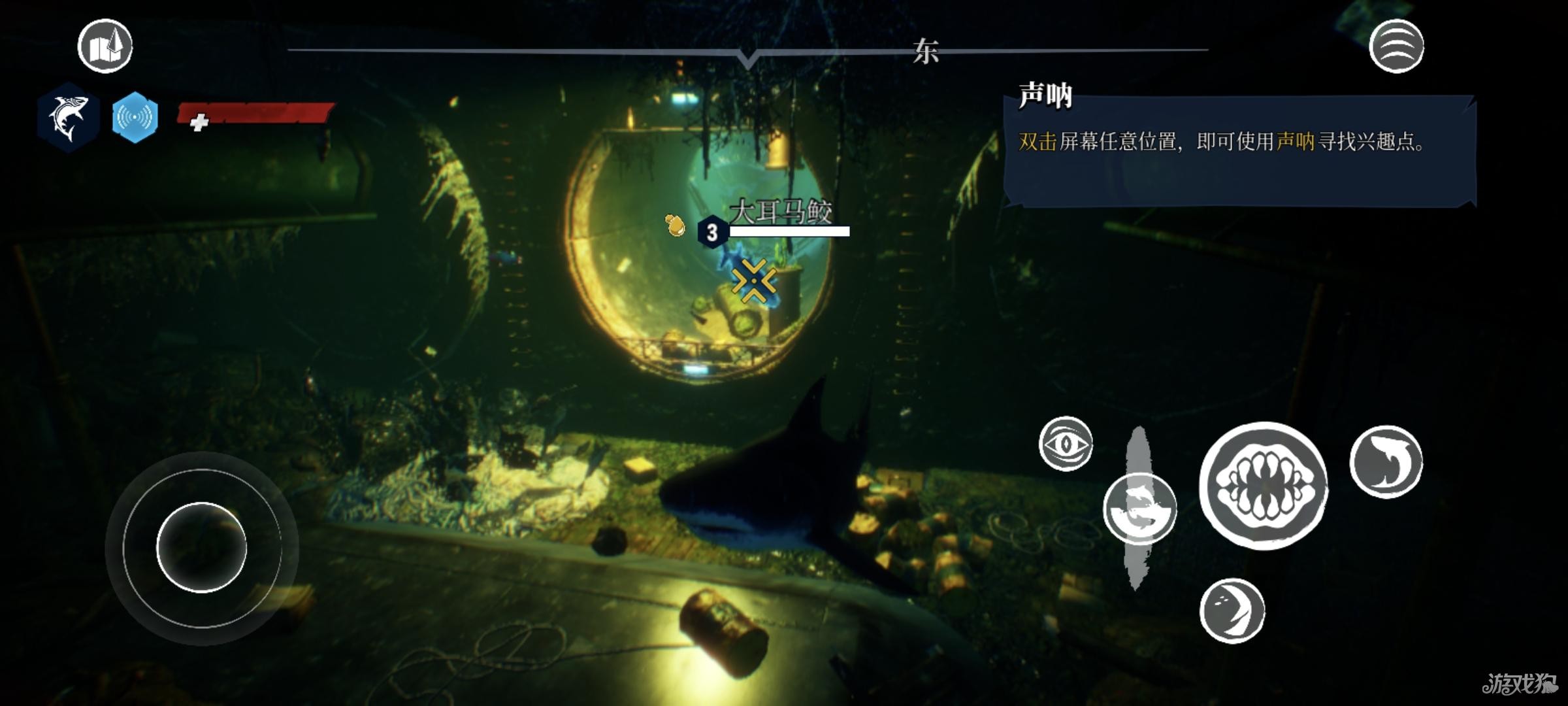The image size is (1568, 706).
Task: Bite with the large toothy jaws button
Action: coord(1264,485)
